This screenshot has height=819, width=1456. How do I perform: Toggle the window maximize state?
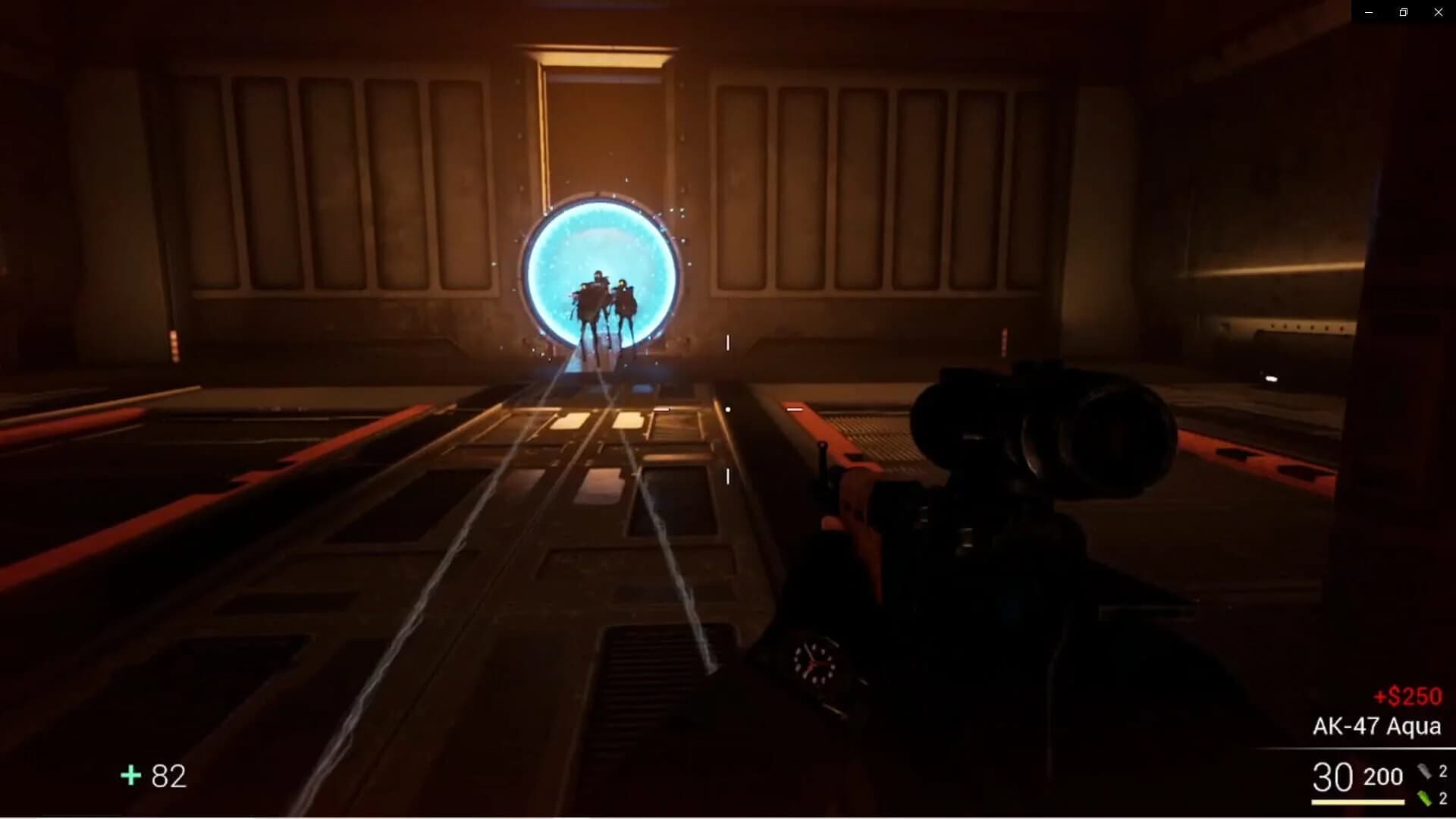point(1403,12)
